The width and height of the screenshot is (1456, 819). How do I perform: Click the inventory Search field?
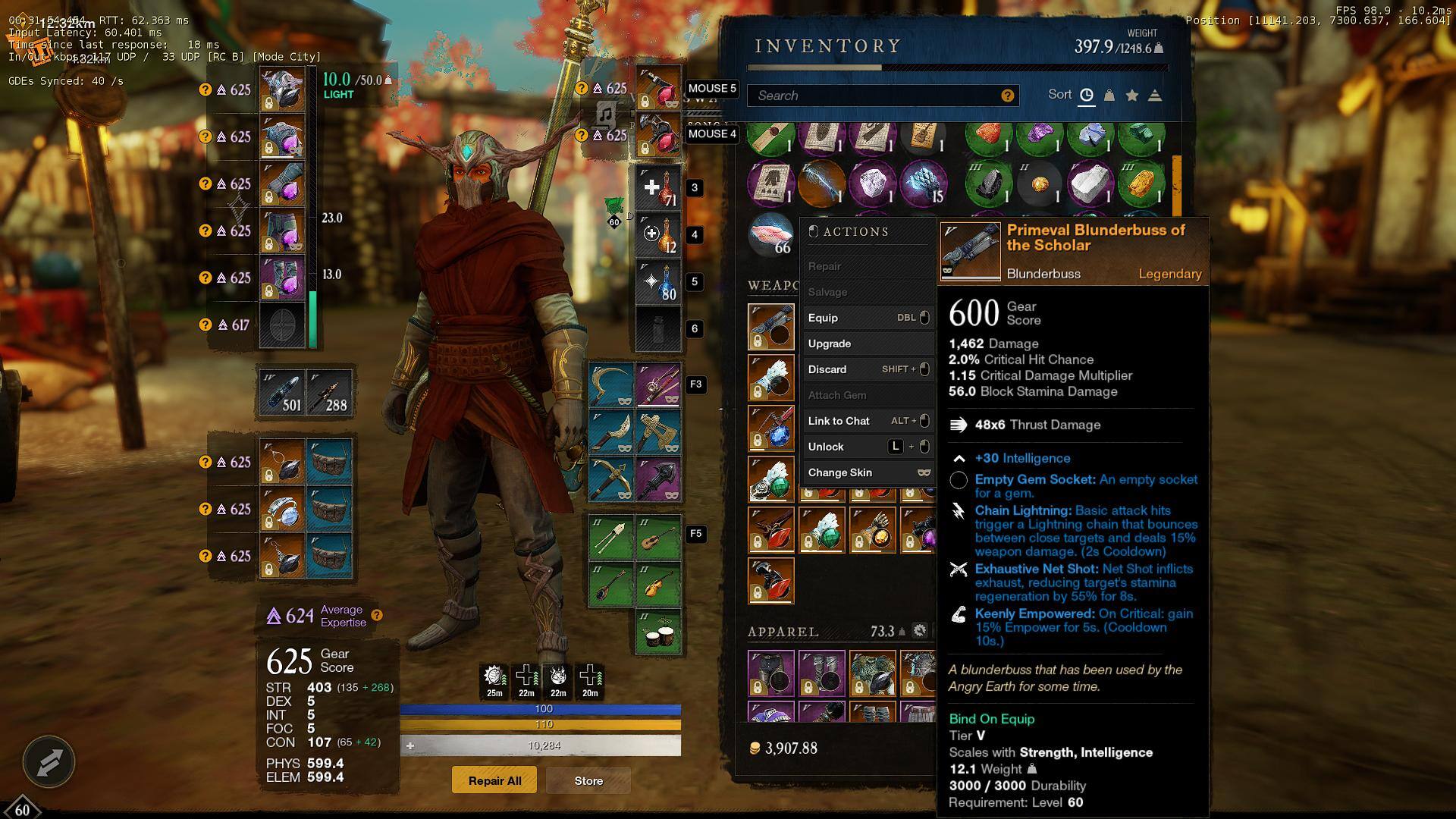(872, 96)
